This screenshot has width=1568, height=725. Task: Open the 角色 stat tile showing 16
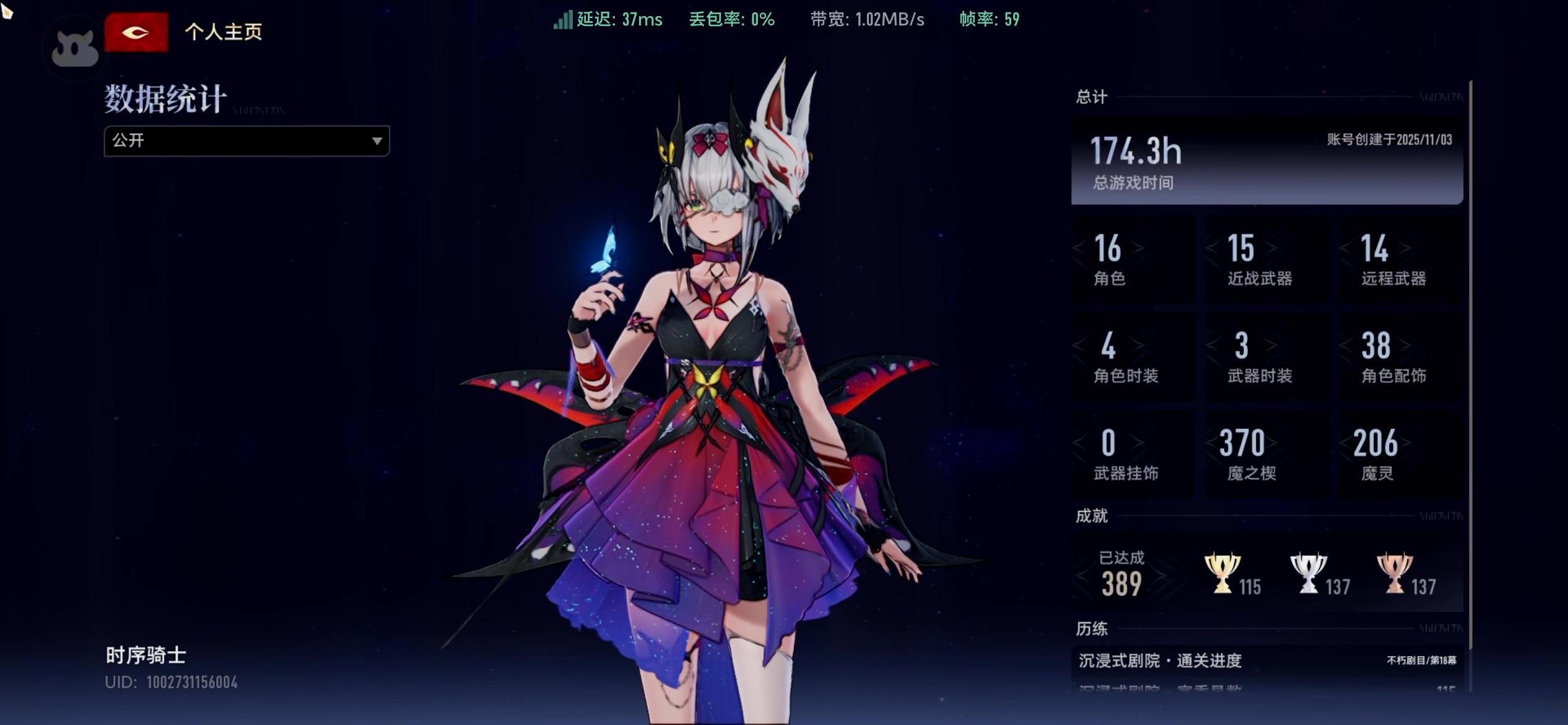[x=1133, y=259]
